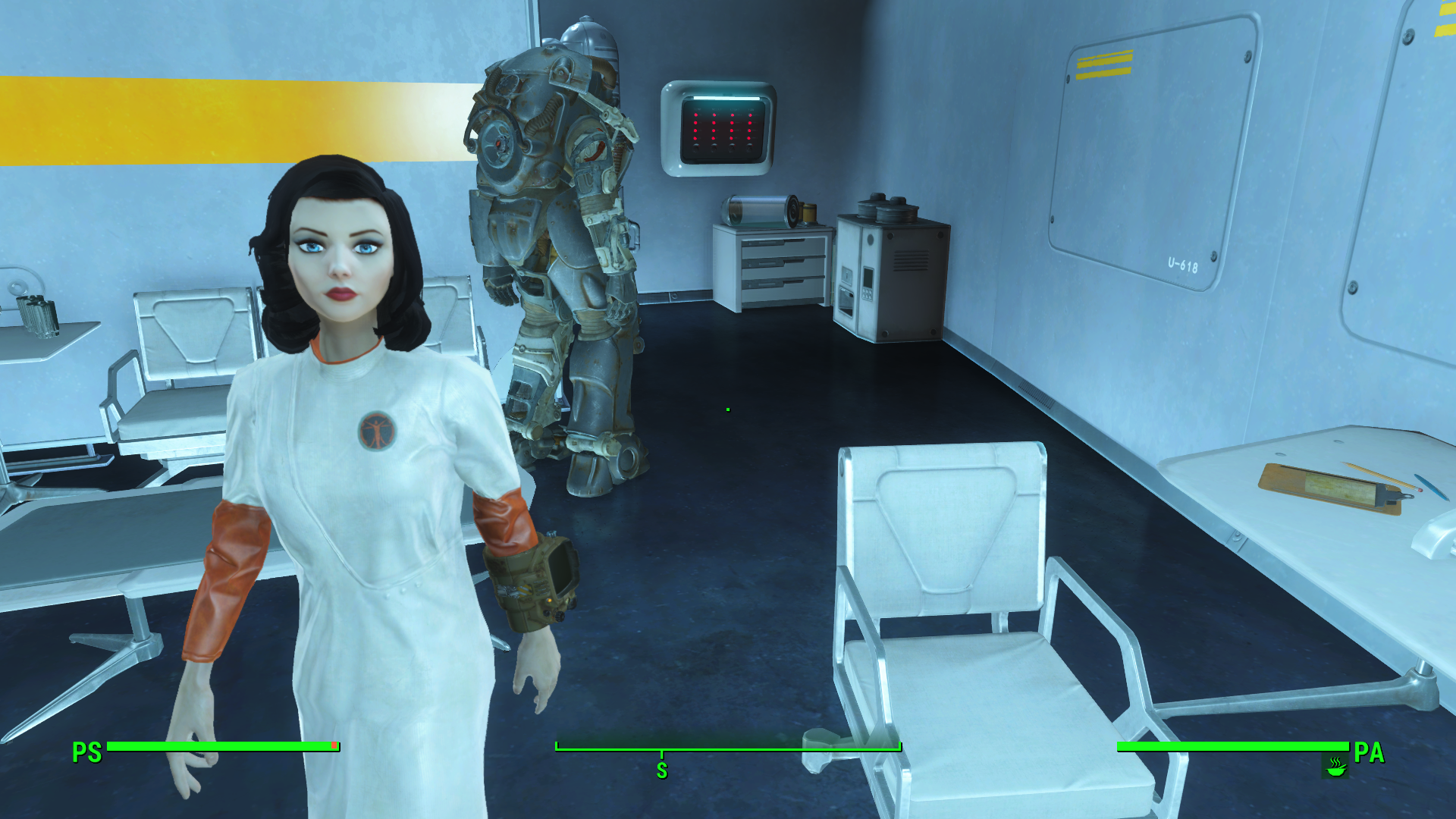
Task: Click the steaming bowl status icon
Action: coord(1335,767)
